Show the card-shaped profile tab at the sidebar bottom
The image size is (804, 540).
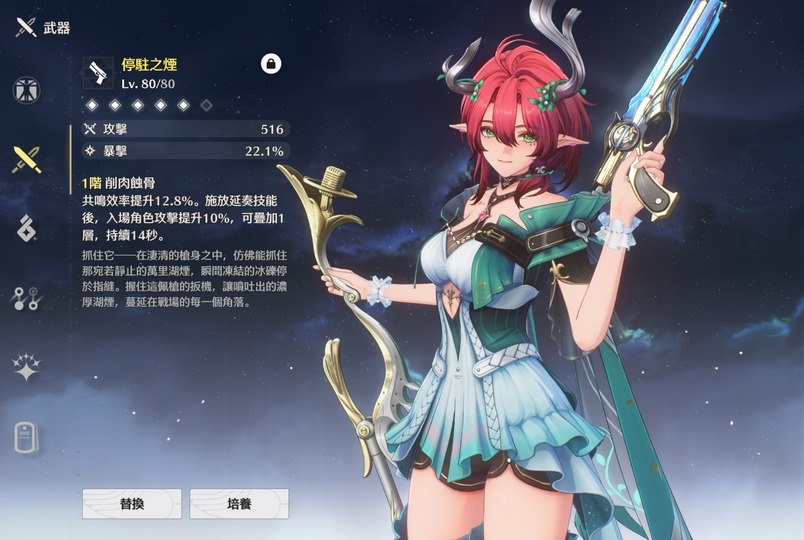click(26, 437)
